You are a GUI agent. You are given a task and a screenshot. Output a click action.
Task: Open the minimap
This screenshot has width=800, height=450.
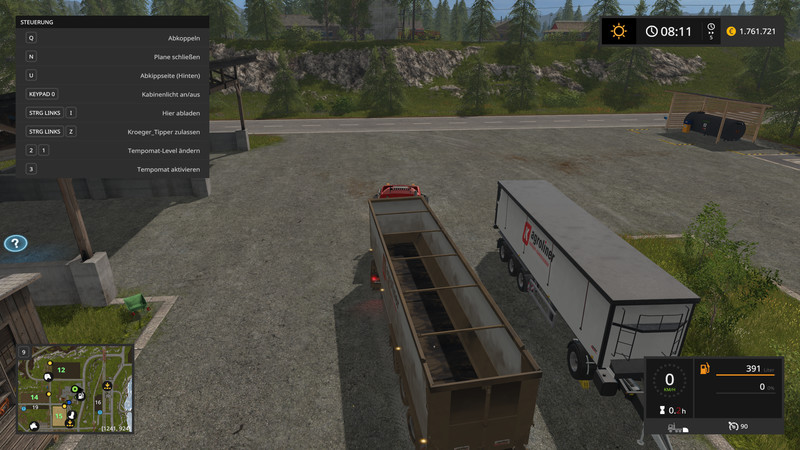pyautogui.click(x=74, y=389)
